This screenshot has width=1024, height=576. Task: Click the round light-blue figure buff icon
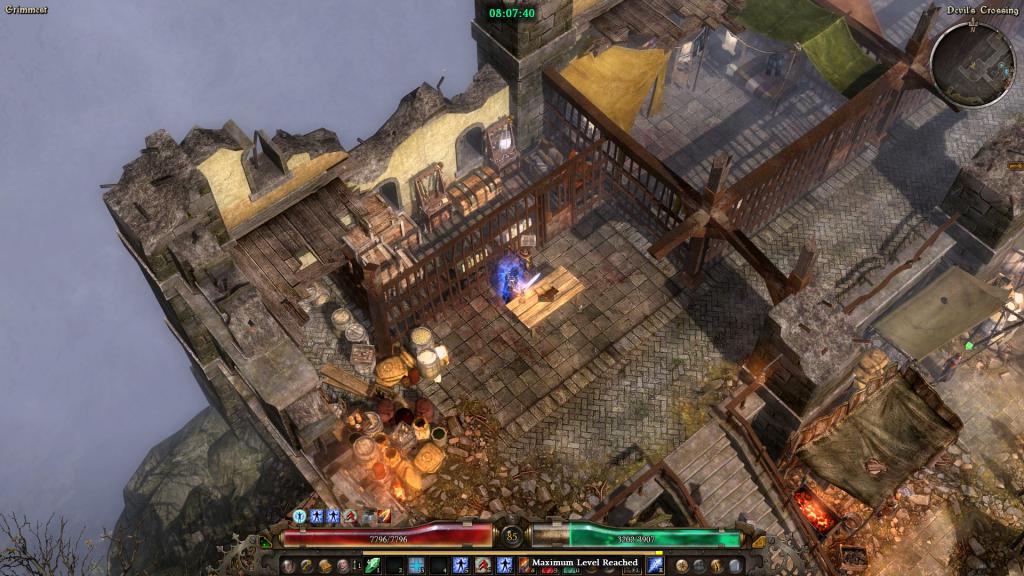tap(300, 516)
